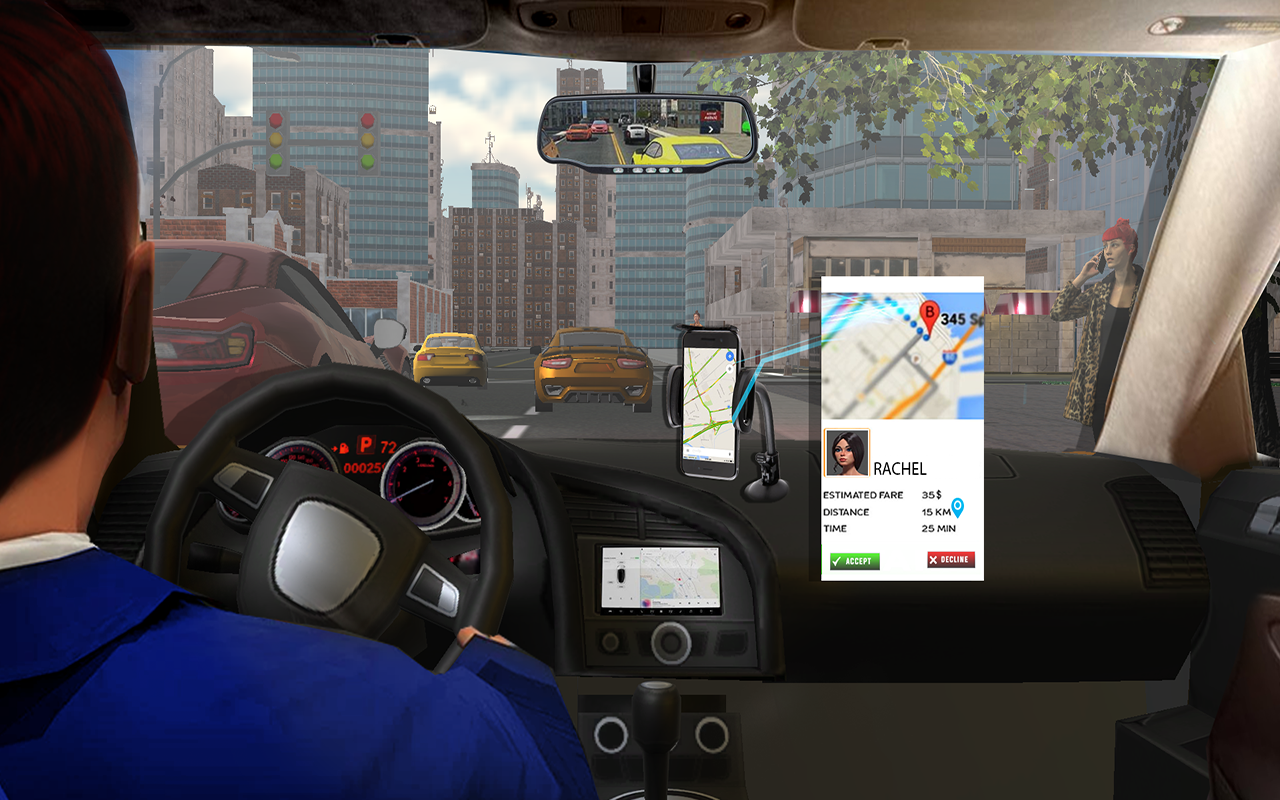
Task: Tap Rachel's profile photo
Action: pos(847,452)
